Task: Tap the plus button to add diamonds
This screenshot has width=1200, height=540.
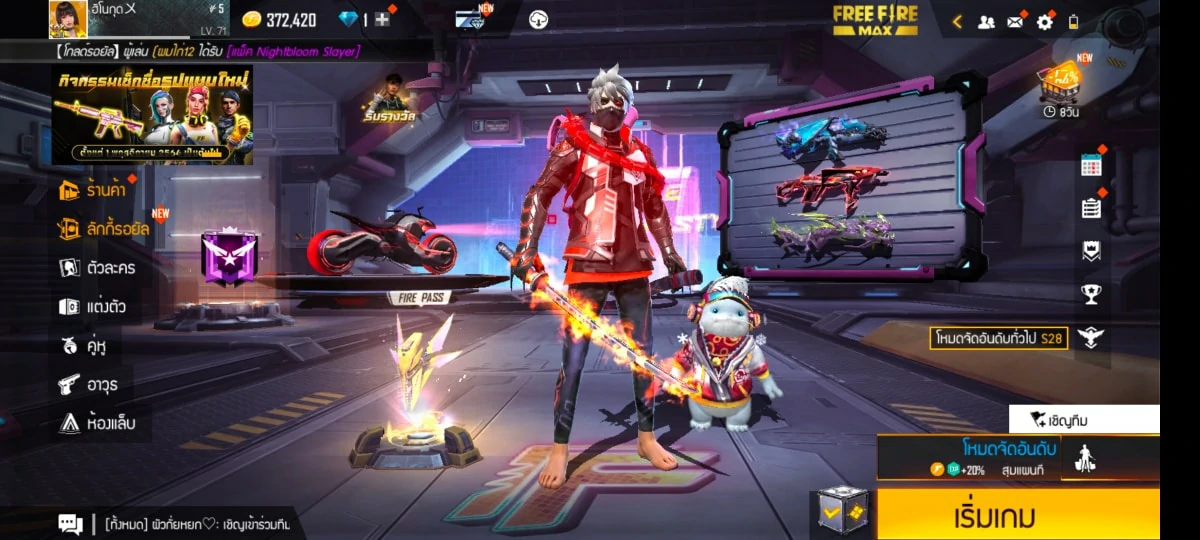Action: [382, 19]
